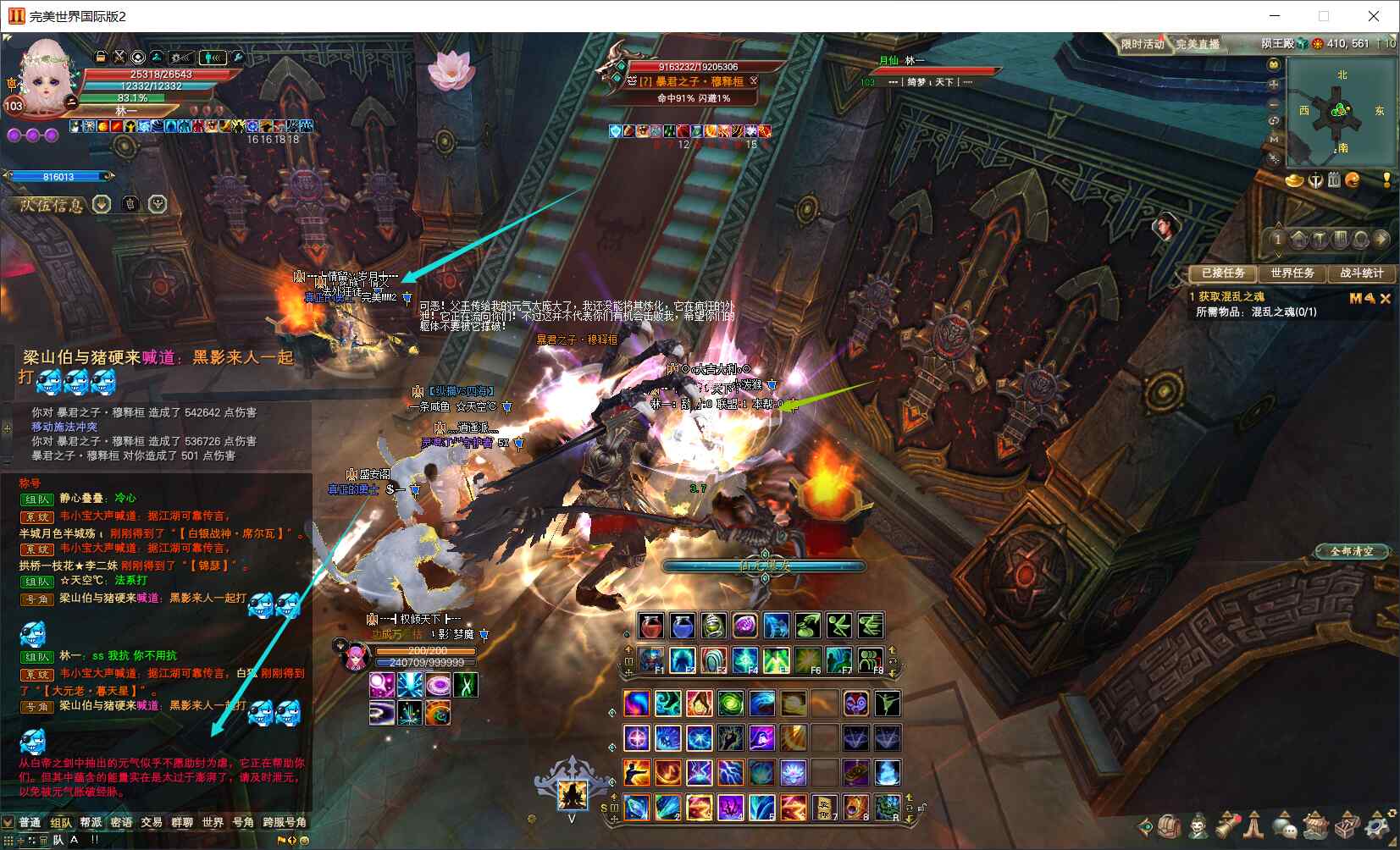Screen dimensions: 1400x850
Task: Switch chat to the 帮派 guild channel
Action: [x=91, y=822]
